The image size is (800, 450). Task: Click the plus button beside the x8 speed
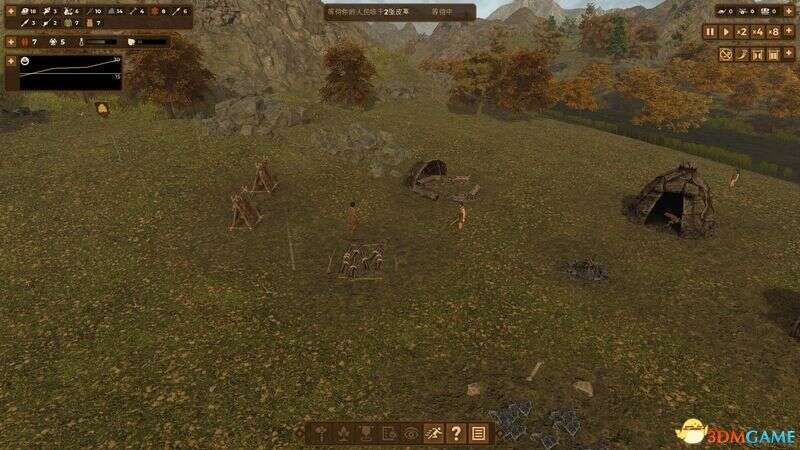tap(790, 32)
